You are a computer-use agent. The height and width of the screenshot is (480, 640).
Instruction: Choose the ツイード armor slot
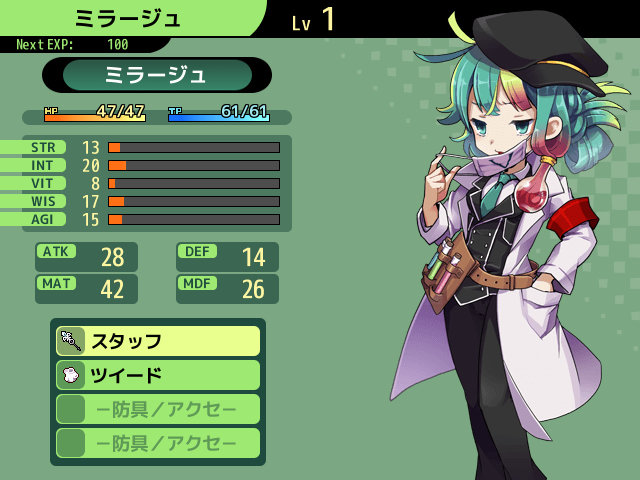(x=158, y=375)
